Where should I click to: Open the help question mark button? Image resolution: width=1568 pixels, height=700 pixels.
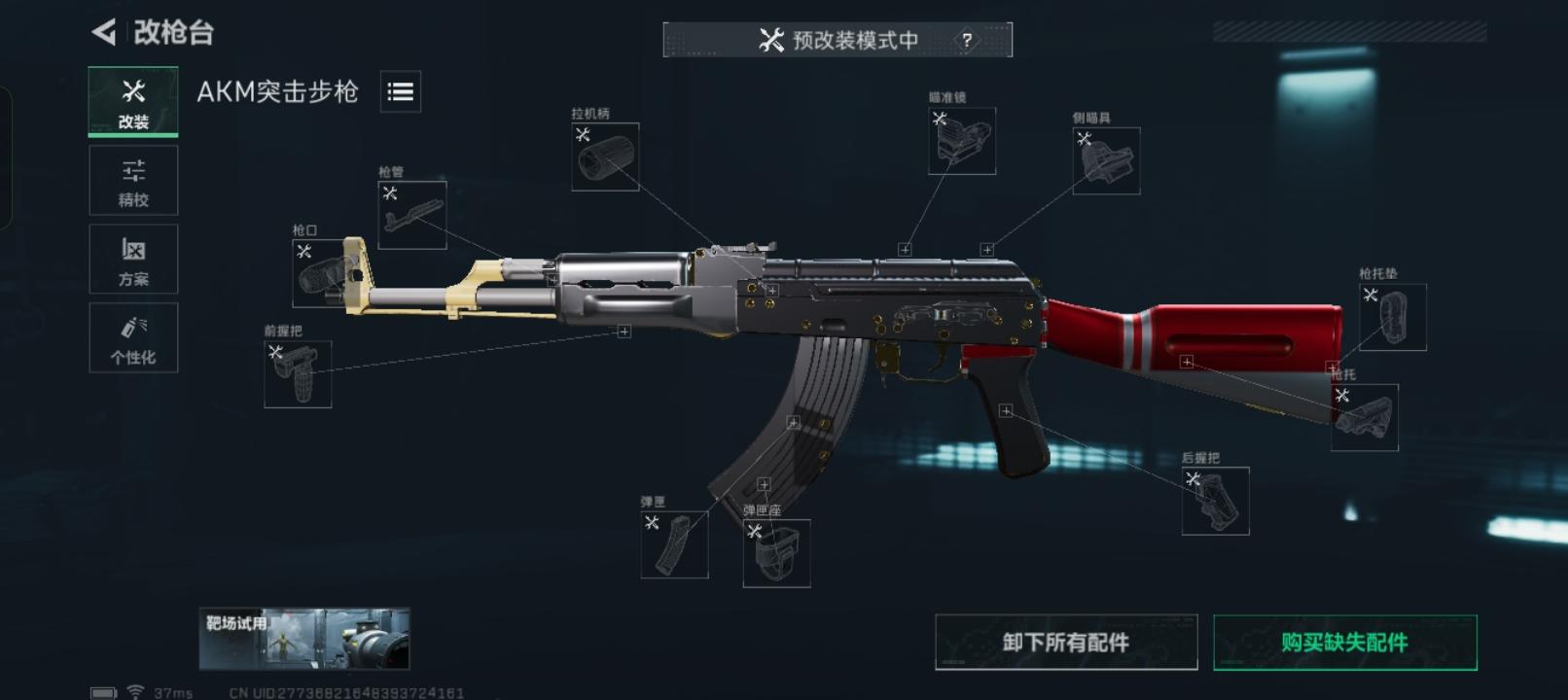pyautogui.click(x=966, y=41)
